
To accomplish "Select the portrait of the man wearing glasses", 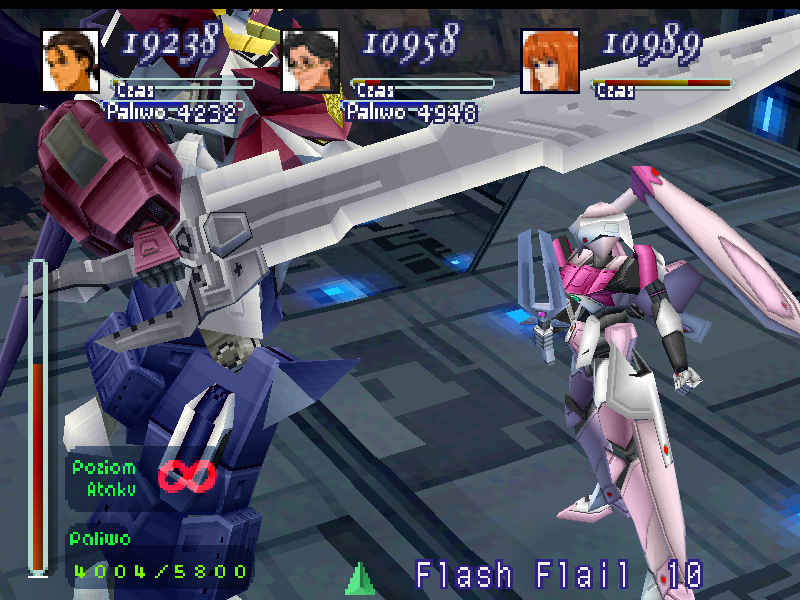I will [310, 60].
